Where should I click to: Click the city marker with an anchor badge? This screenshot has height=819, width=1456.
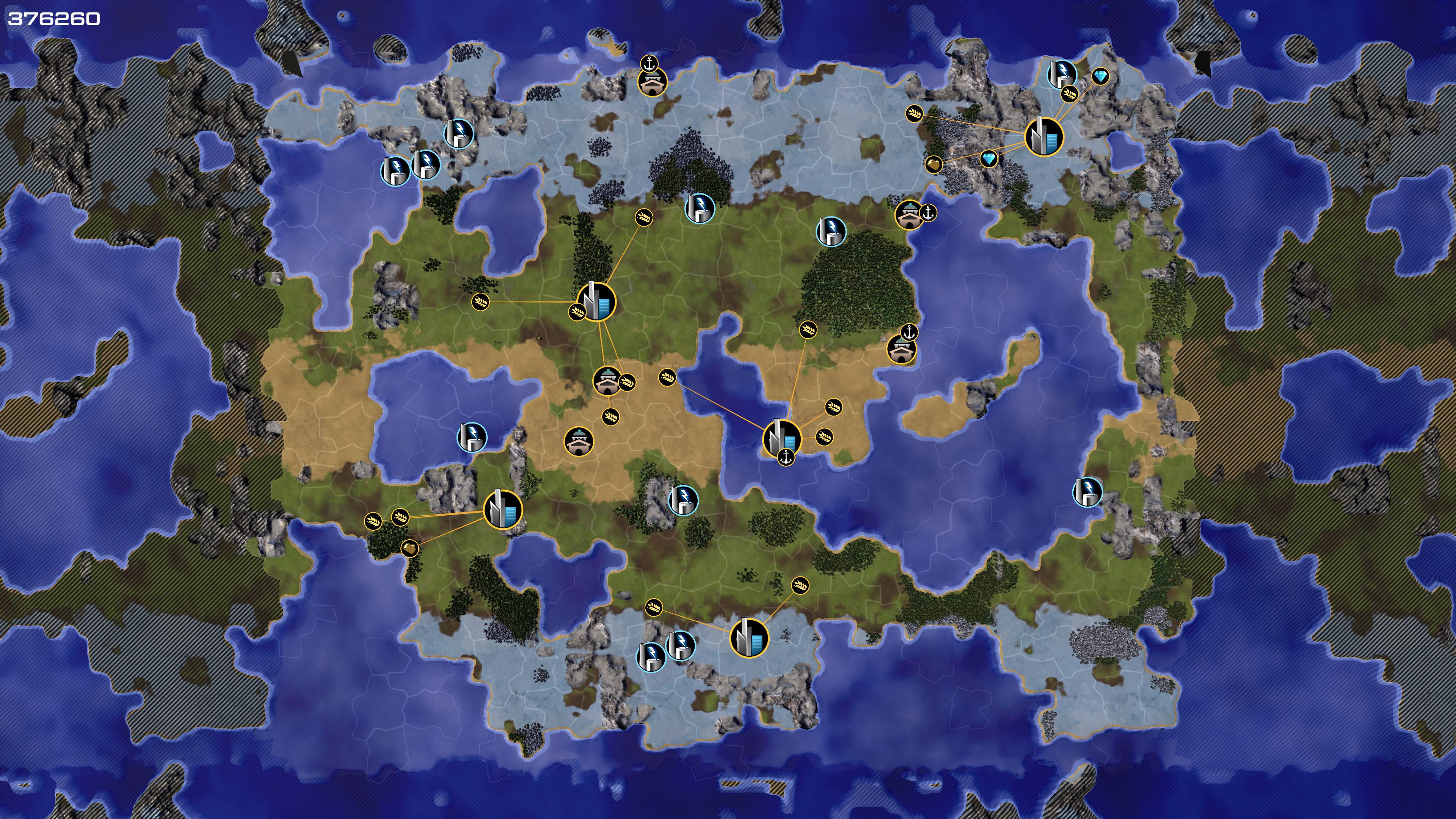pyautogui.click(x=782, y=439)
